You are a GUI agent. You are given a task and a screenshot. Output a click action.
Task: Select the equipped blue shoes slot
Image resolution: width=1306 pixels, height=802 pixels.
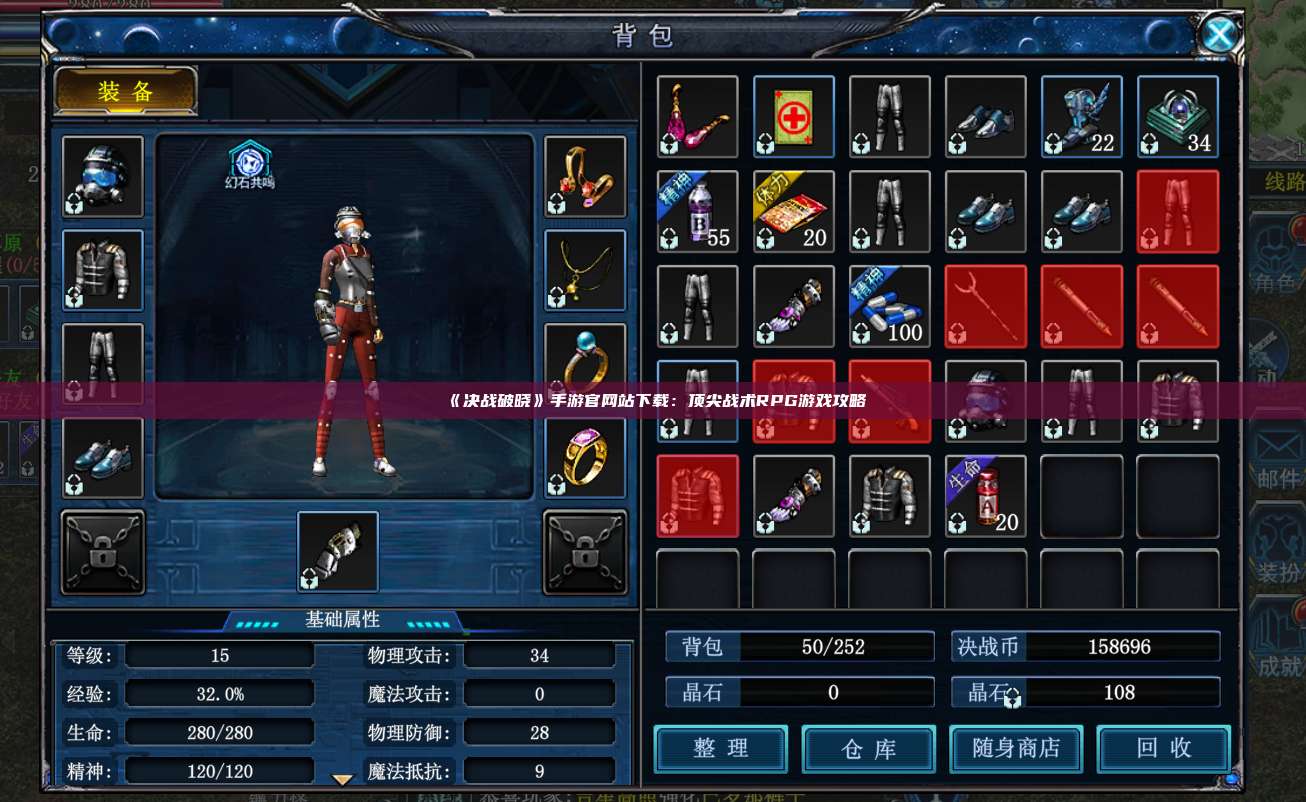point(103,458)
